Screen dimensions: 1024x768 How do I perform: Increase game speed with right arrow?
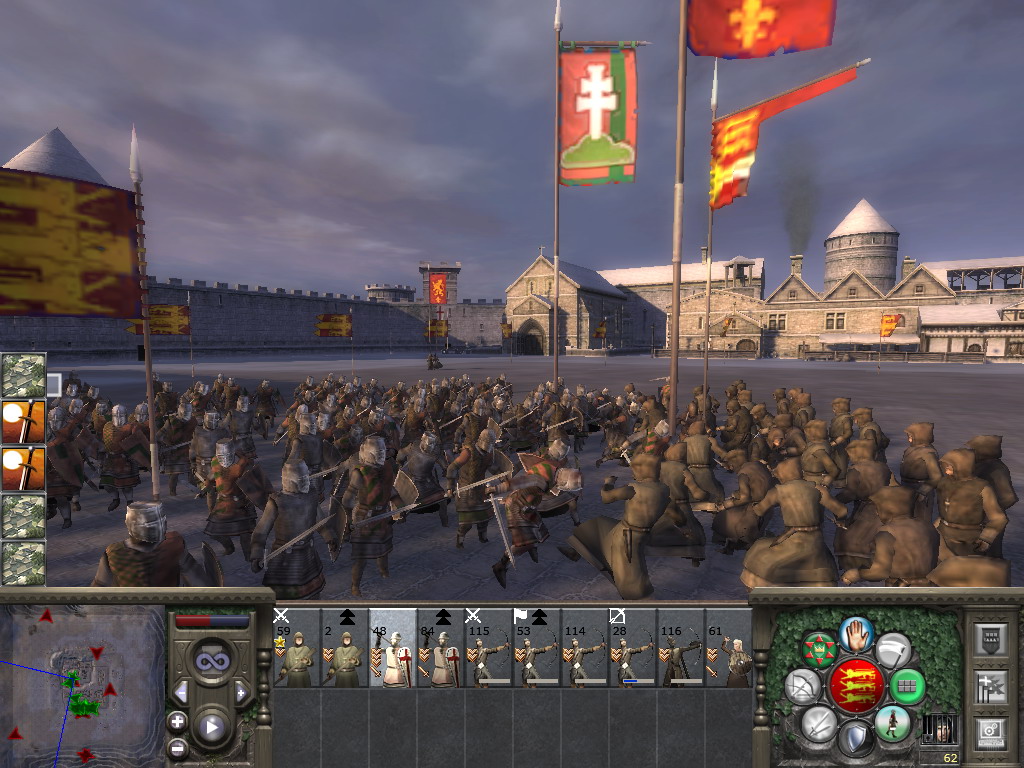(241, 692)
